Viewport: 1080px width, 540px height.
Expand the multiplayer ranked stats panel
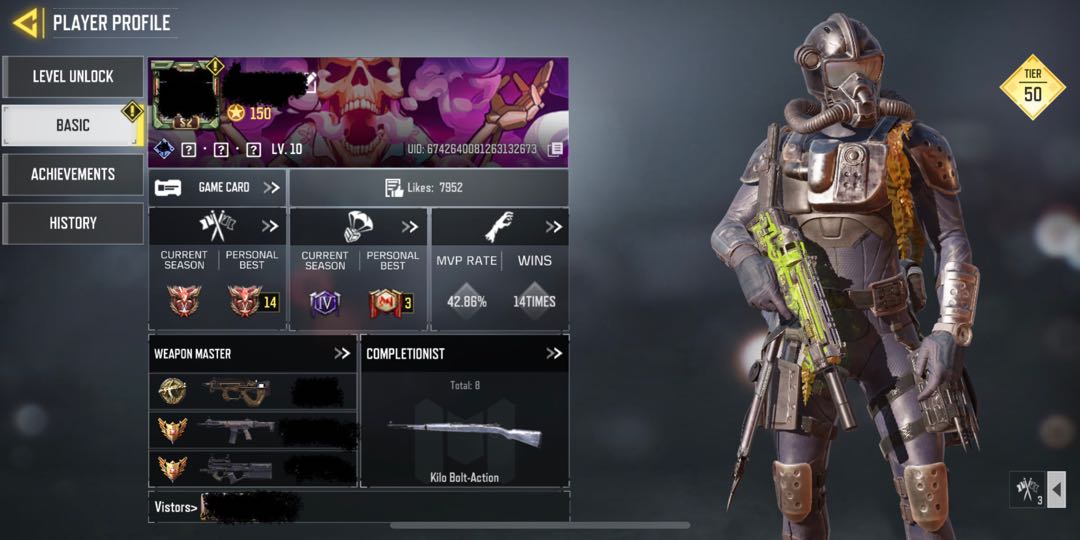pyautogui.click(x=270, y=226)
